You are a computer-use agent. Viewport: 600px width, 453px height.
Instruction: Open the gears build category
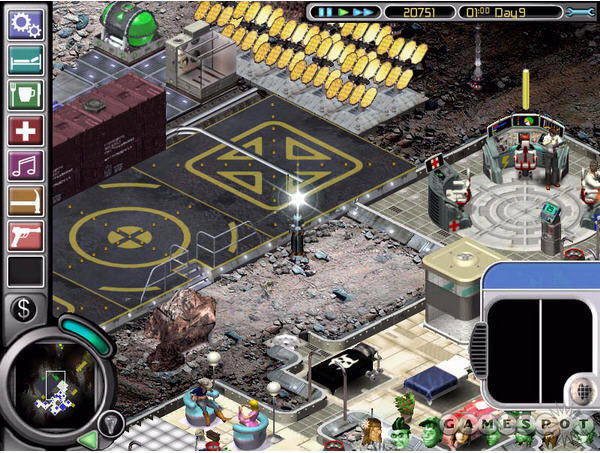pyautogui.click(x=25, y=24)
